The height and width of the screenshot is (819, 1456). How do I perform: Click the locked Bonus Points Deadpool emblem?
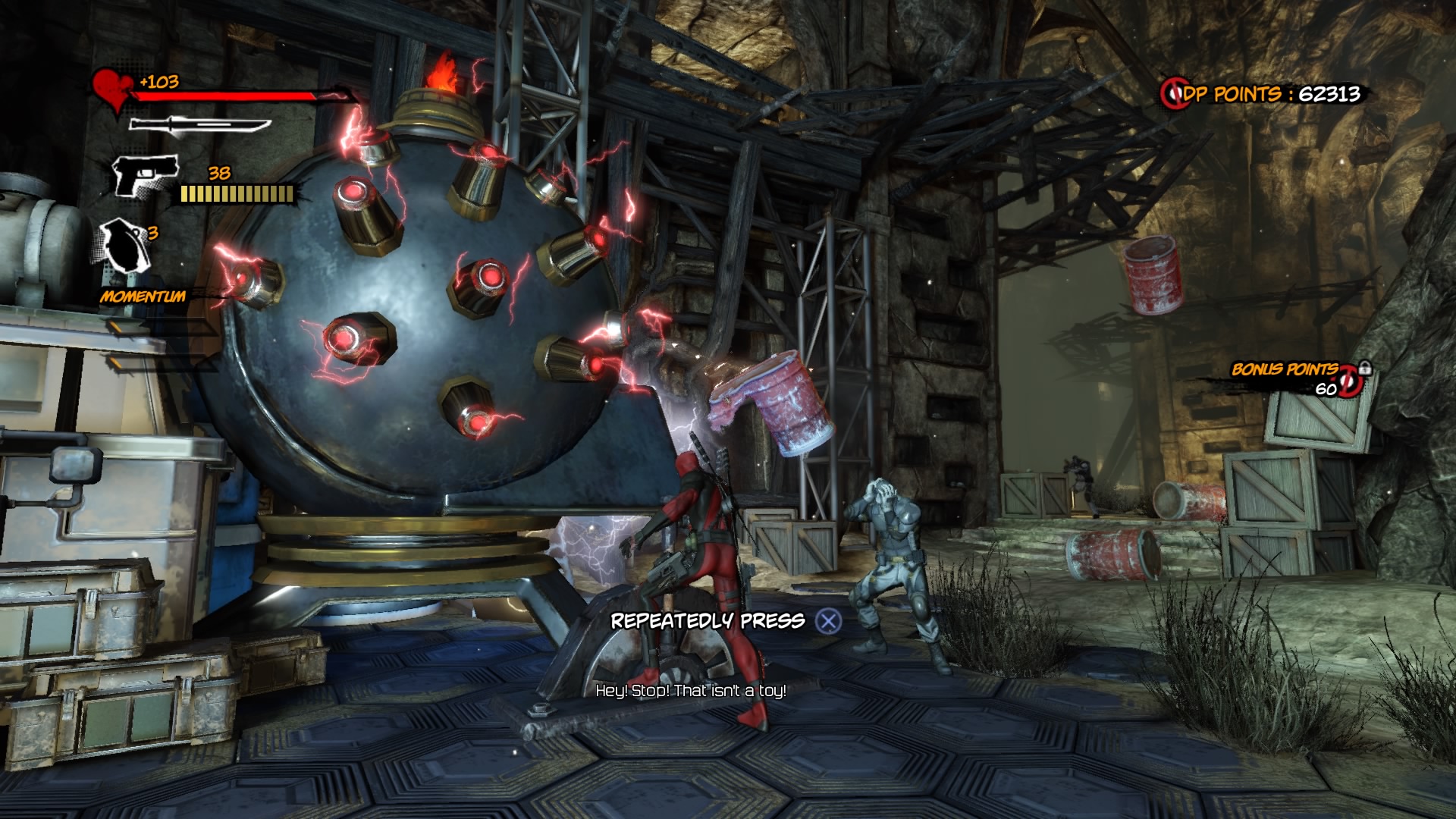click(x=1351, y=381)
